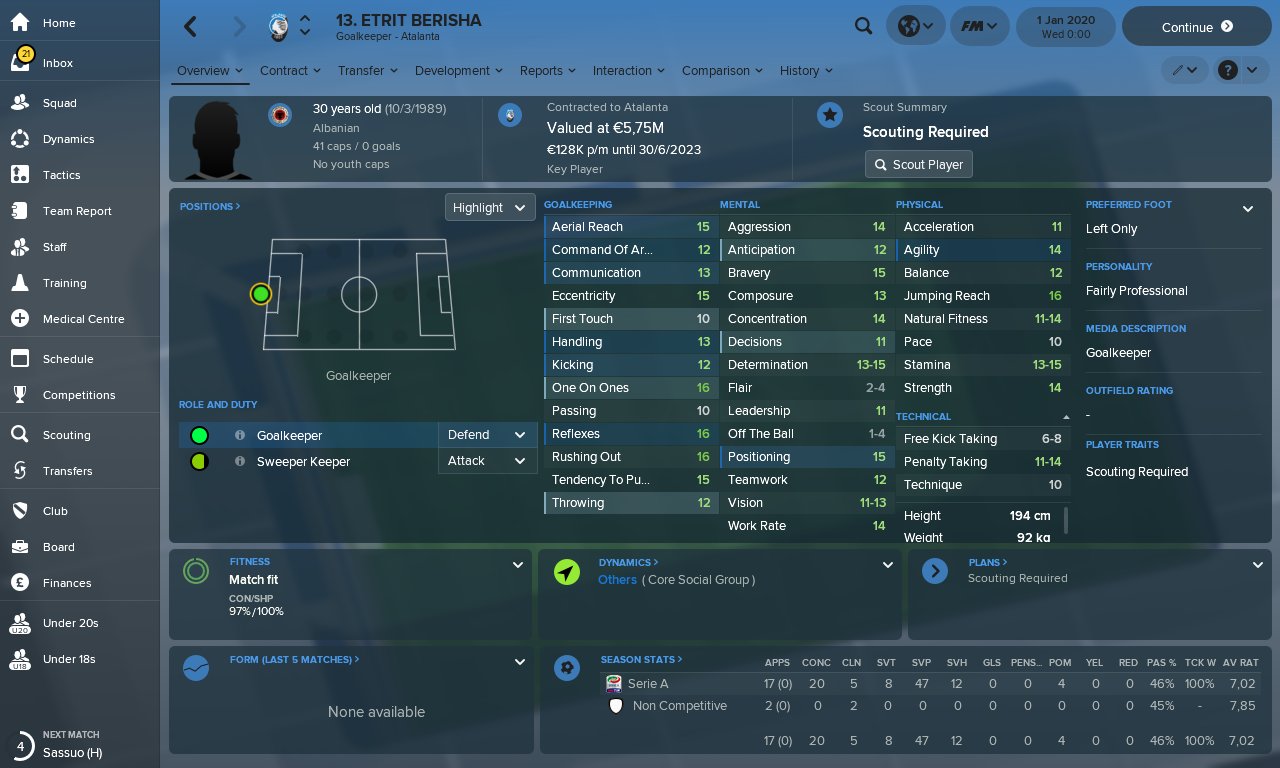Open the Season Stats link
This screenshot has width=1280, height=768.
642,660
